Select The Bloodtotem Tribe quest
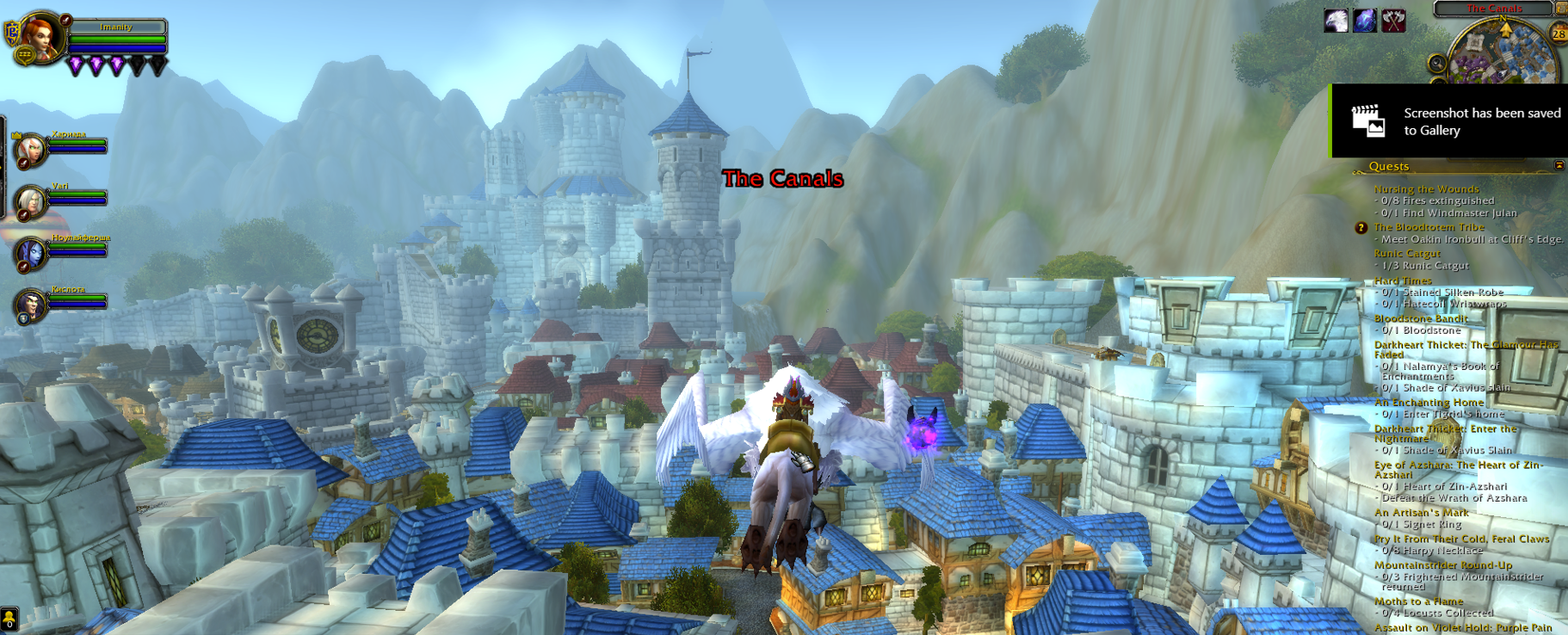 (x=1429, y=227)
